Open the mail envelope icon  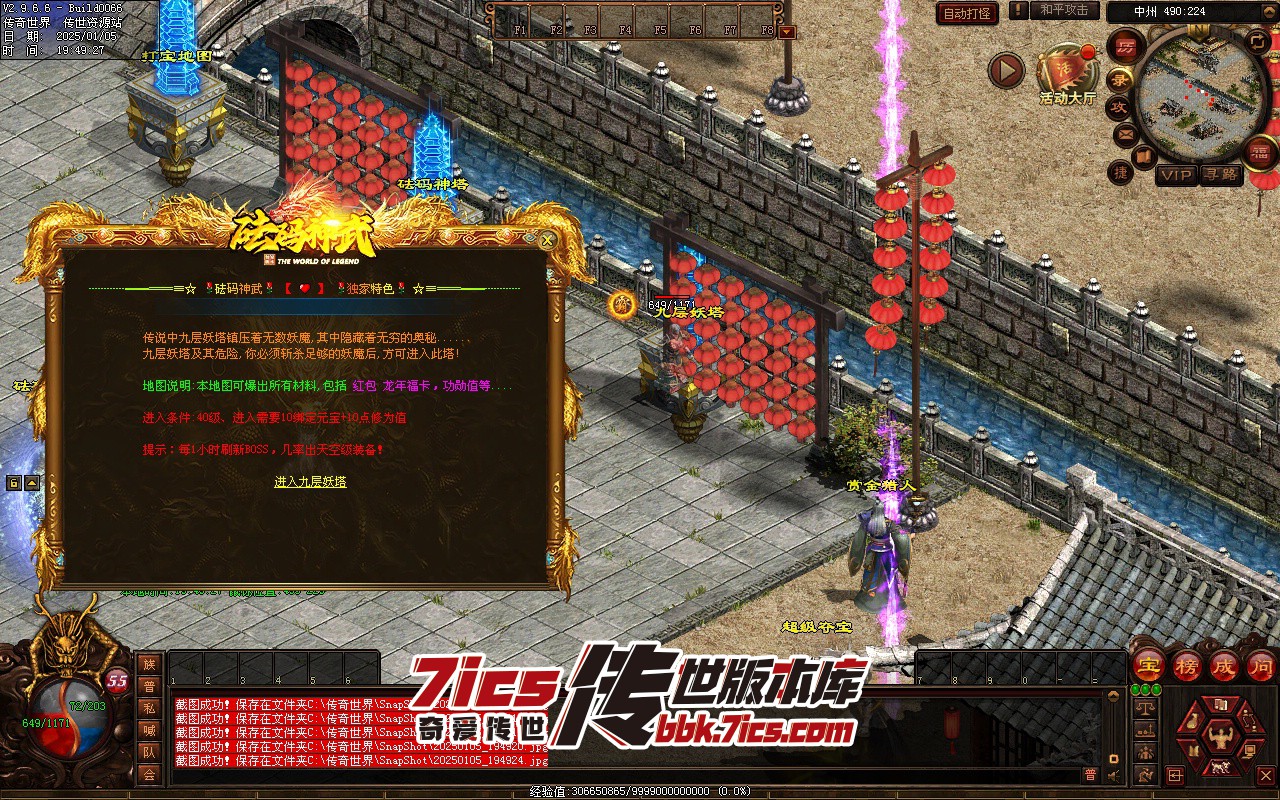(1125, 134)
